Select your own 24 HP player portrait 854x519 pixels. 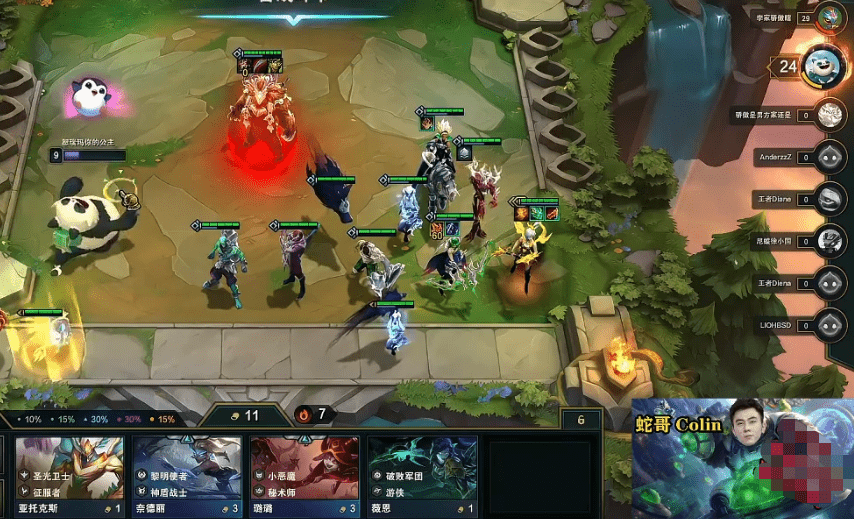825,66
